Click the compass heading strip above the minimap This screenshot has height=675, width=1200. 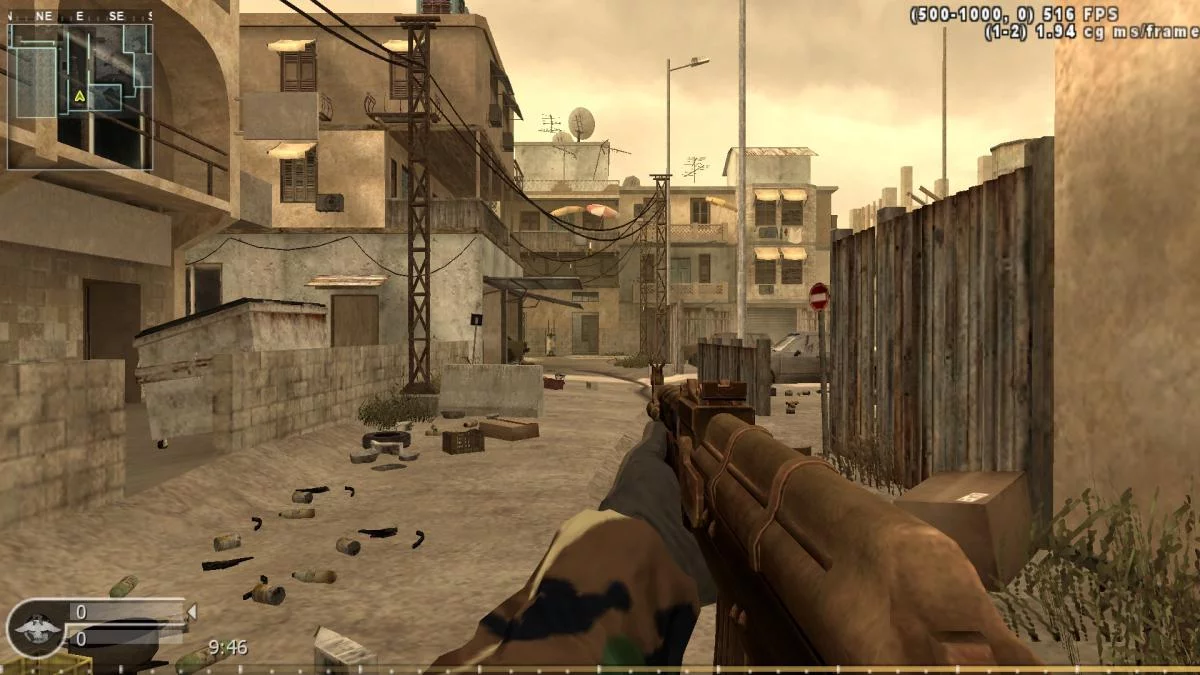tap(80, 16)
